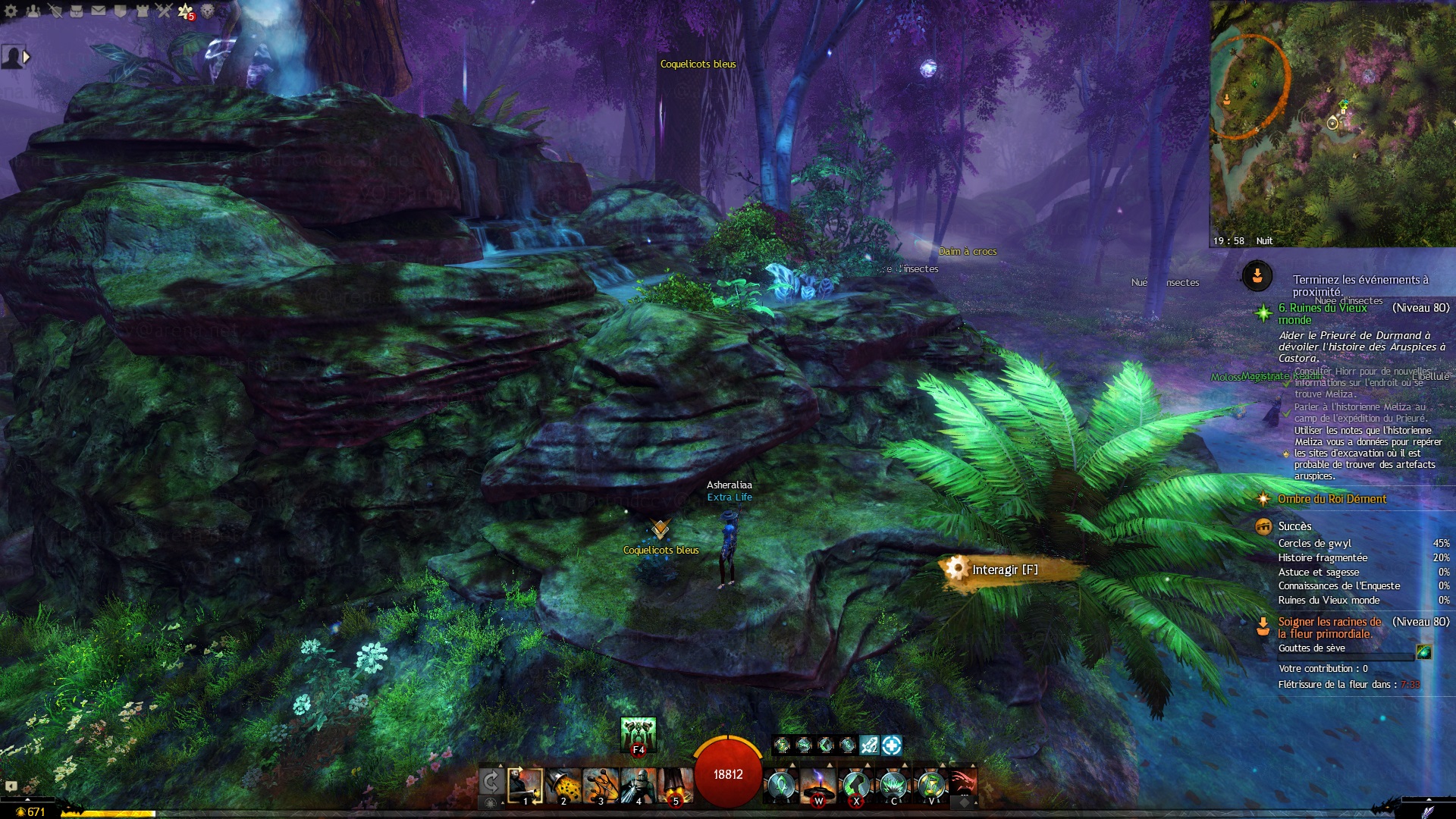Open the notification icon with red 5 badge
This screenshot has height=819, width=1456.
click(x=186, y=11)
